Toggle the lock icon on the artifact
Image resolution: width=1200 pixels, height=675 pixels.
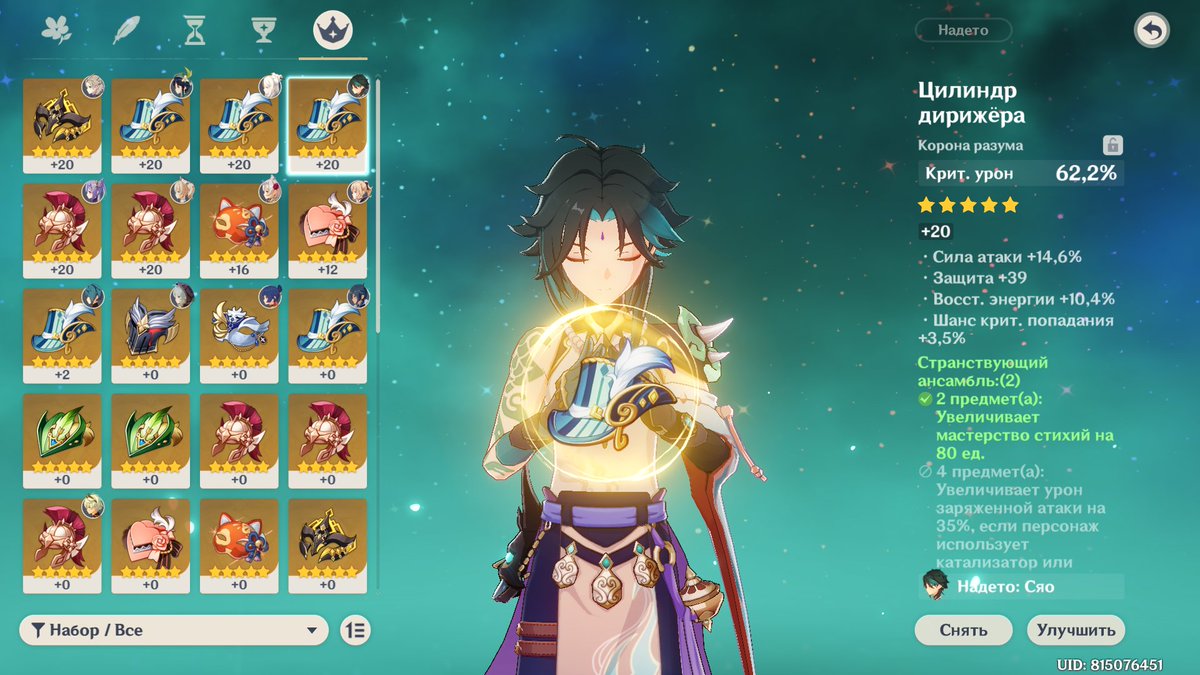(1111, 145)
